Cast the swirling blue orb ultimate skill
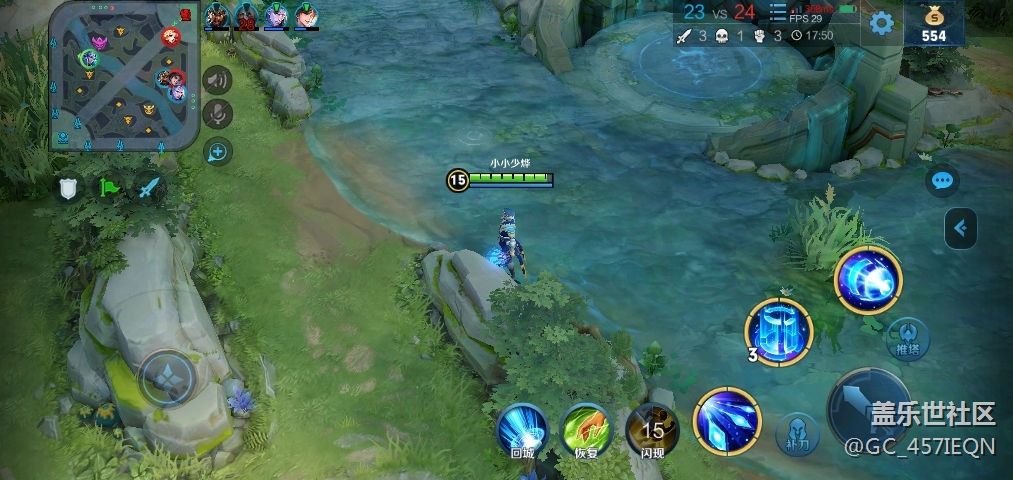Image resolution: width=1013 pixels, height=480 pixels. tap(867, 280)
